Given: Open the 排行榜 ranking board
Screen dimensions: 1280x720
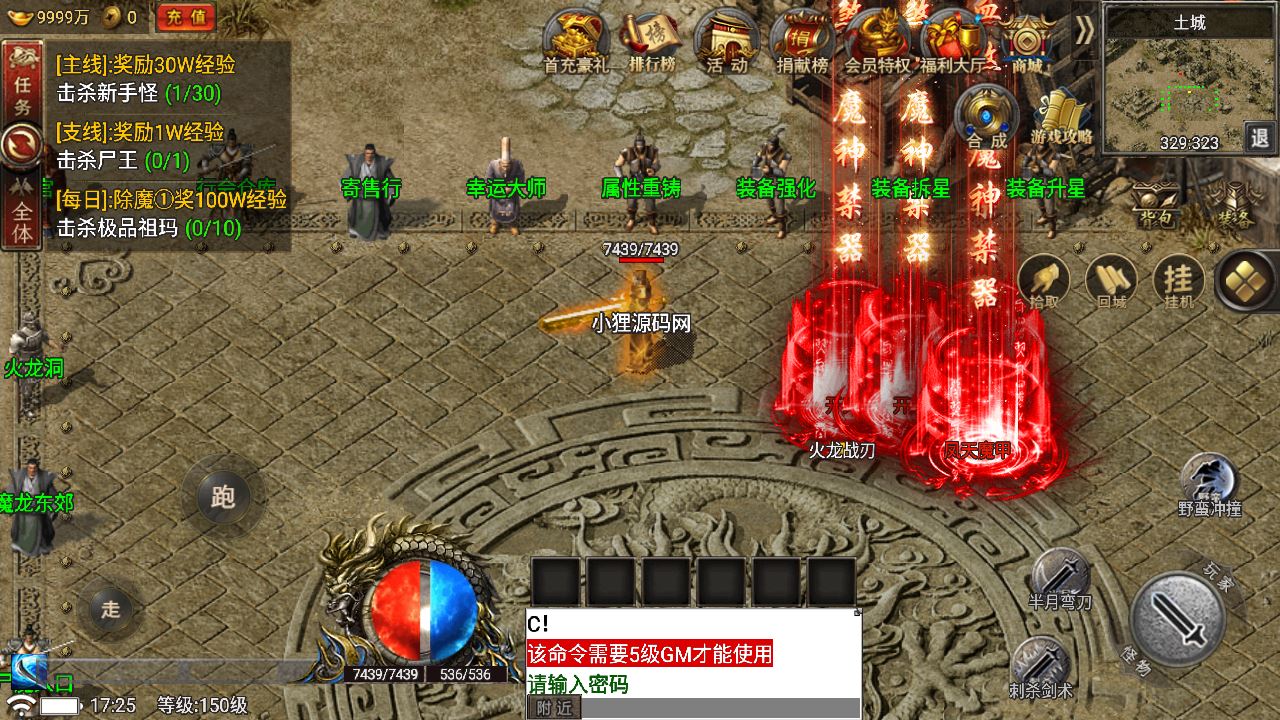Looking at the screenshot, I should click(x=652, y=40).
